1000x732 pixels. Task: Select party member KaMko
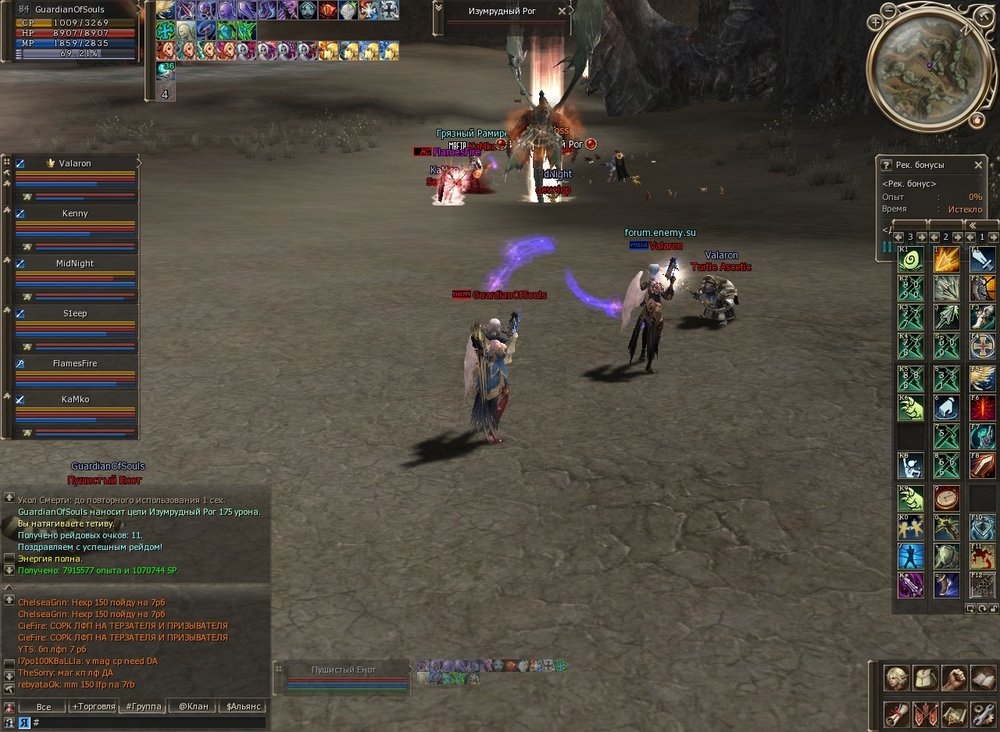coord(75,398)
